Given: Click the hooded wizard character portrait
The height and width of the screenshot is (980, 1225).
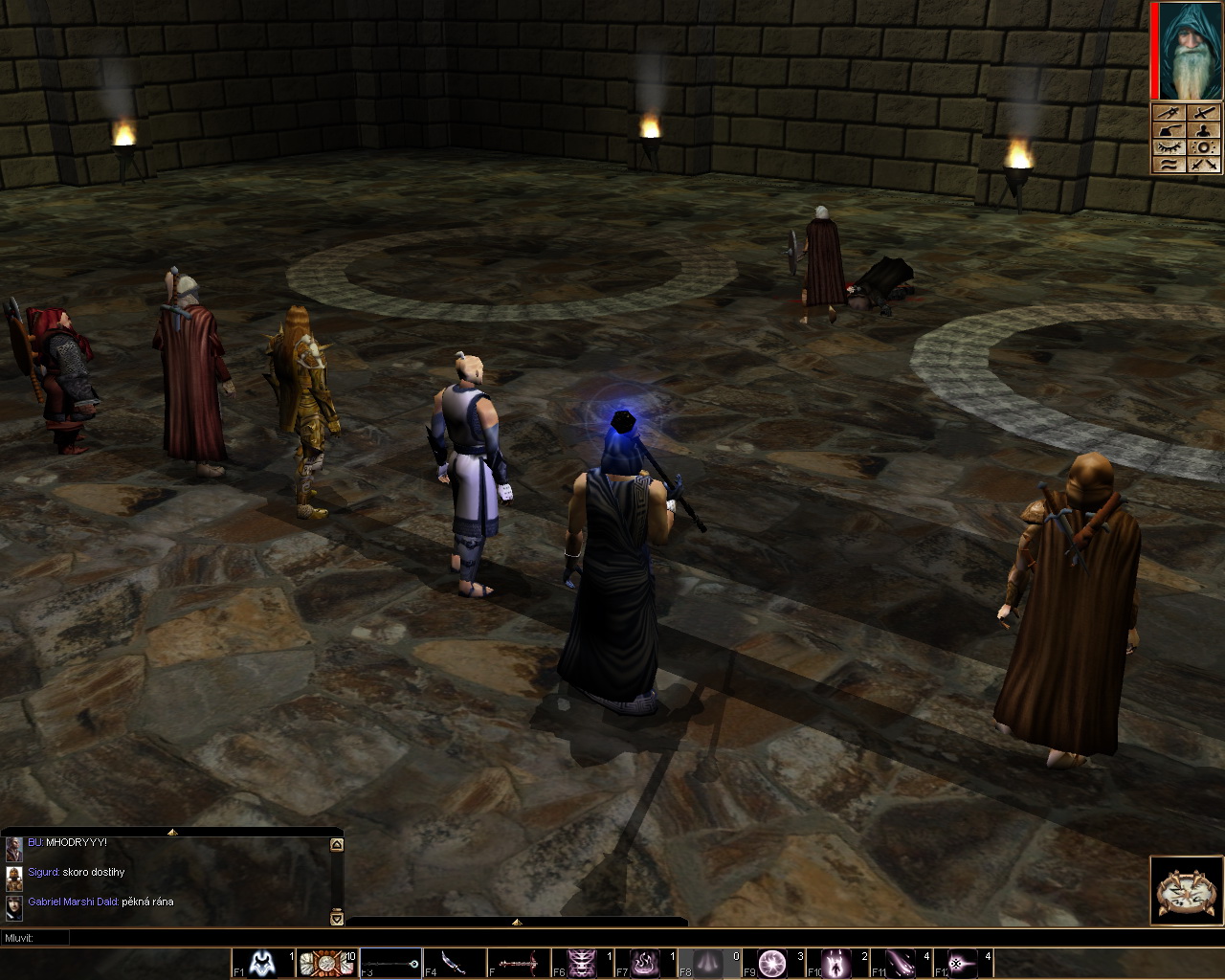Looking at the screenshot, I should pos(1191,51).
